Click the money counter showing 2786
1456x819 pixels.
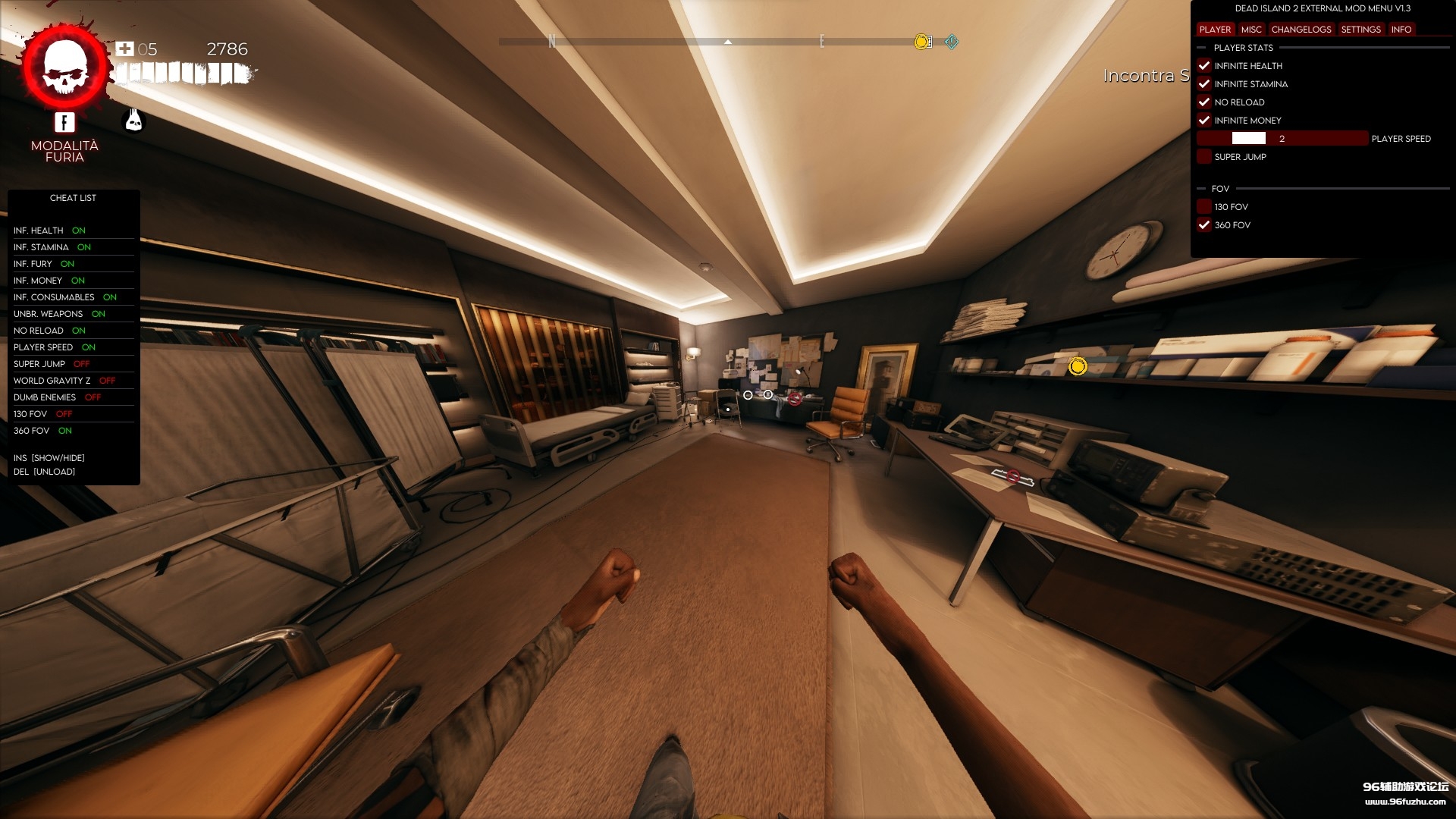[227, 49]
